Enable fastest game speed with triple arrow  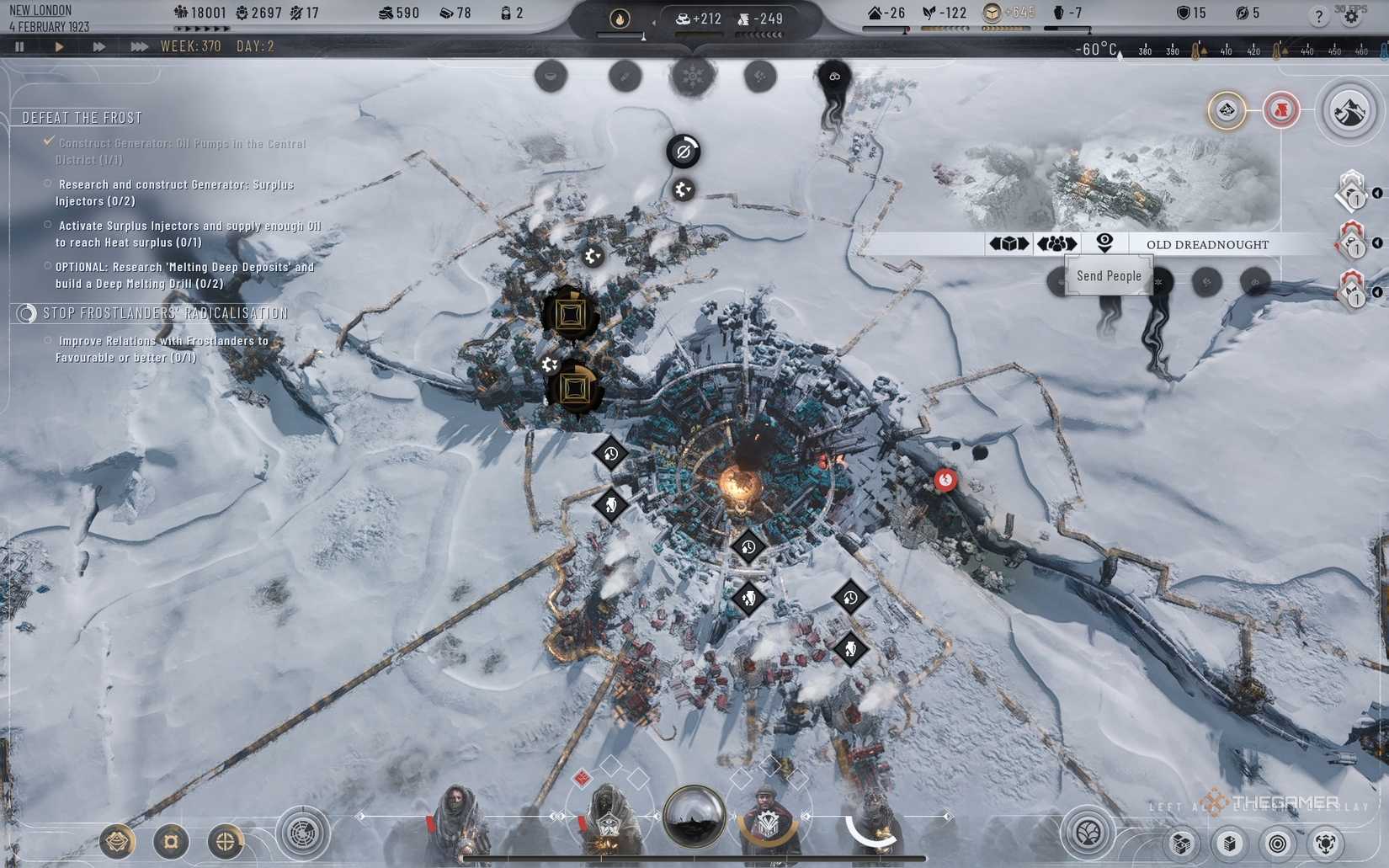coord(140,46)
